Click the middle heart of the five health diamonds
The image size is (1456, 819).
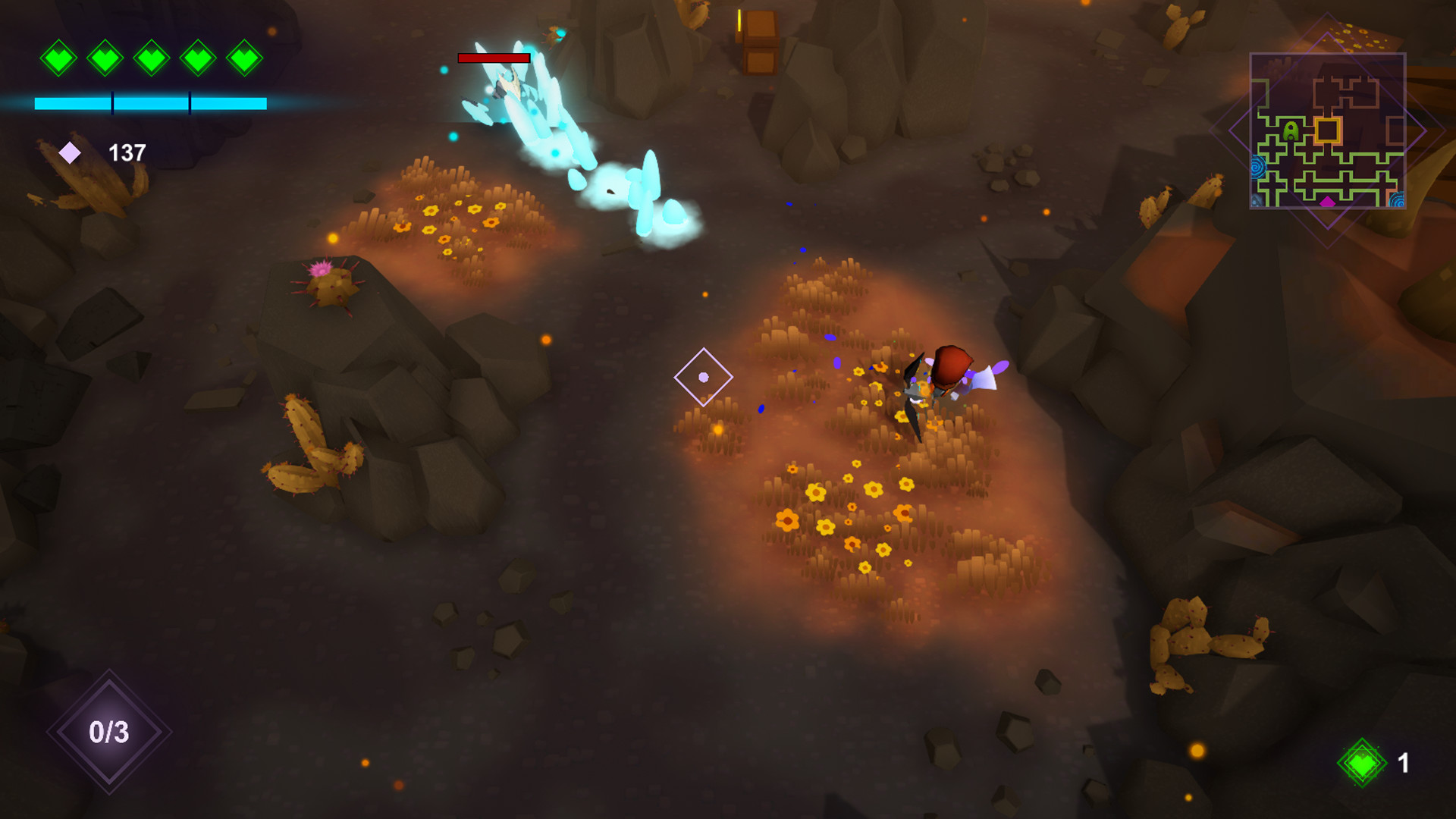(152, 58)
